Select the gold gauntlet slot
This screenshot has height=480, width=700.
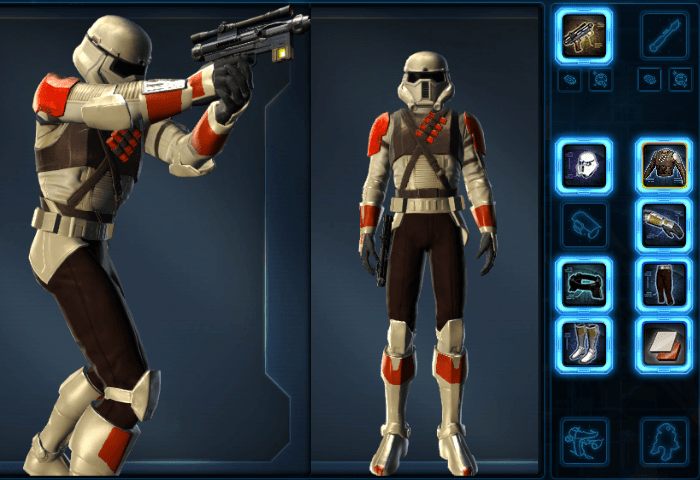tap(663, 226)
